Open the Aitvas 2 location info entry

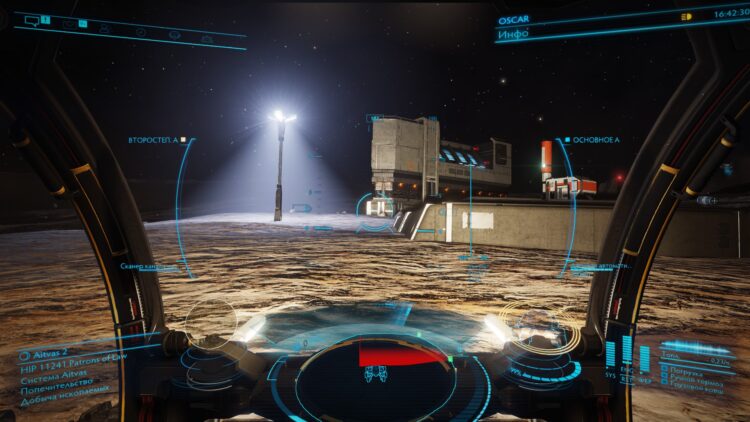coord(43,354)
